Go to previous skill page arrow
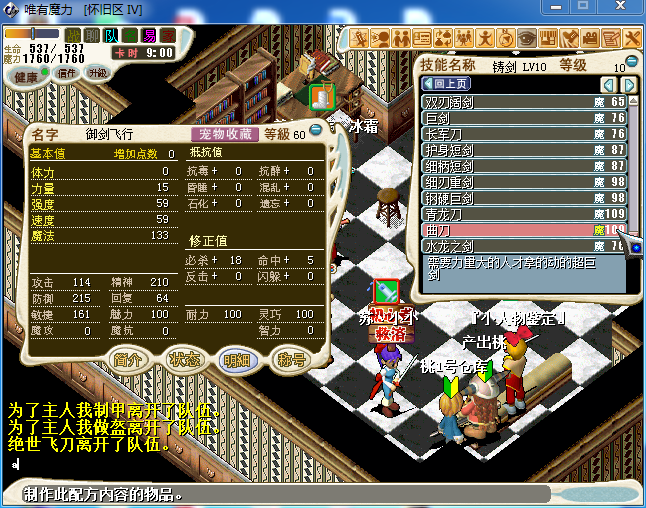 click(607, 84)
